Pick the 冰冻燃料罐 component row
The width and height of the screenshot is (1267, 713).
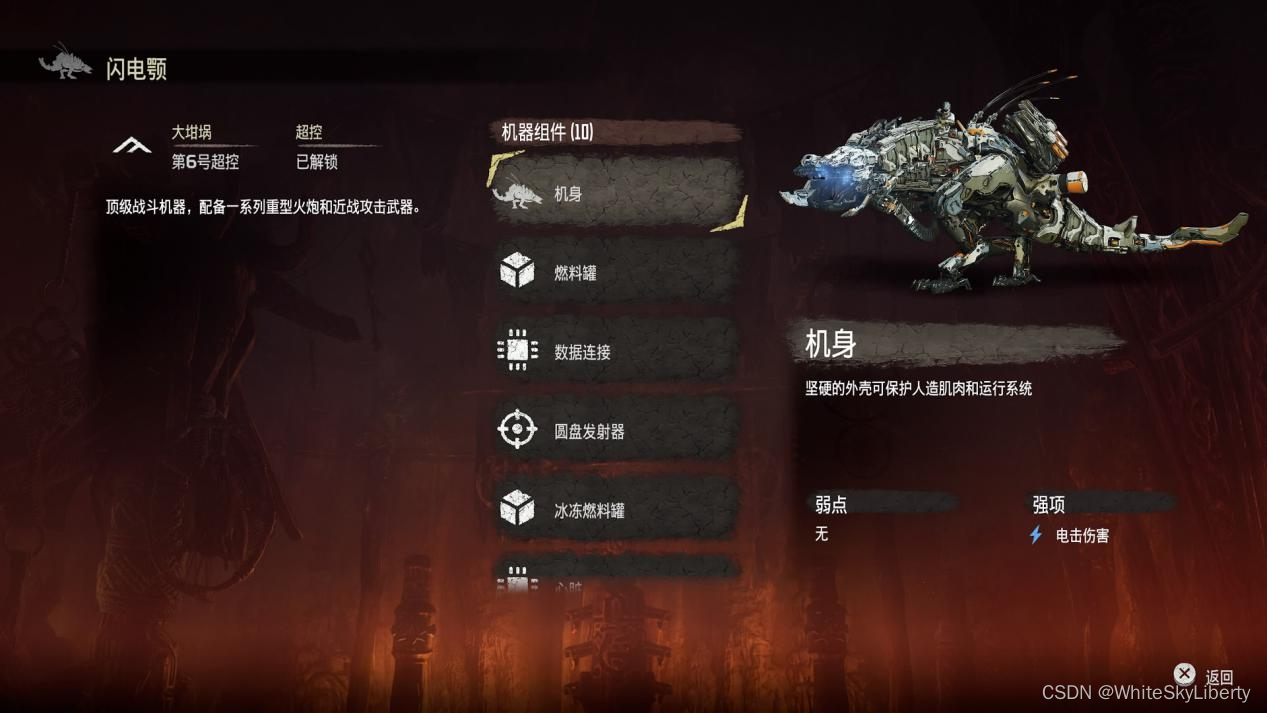coord(616,510)
